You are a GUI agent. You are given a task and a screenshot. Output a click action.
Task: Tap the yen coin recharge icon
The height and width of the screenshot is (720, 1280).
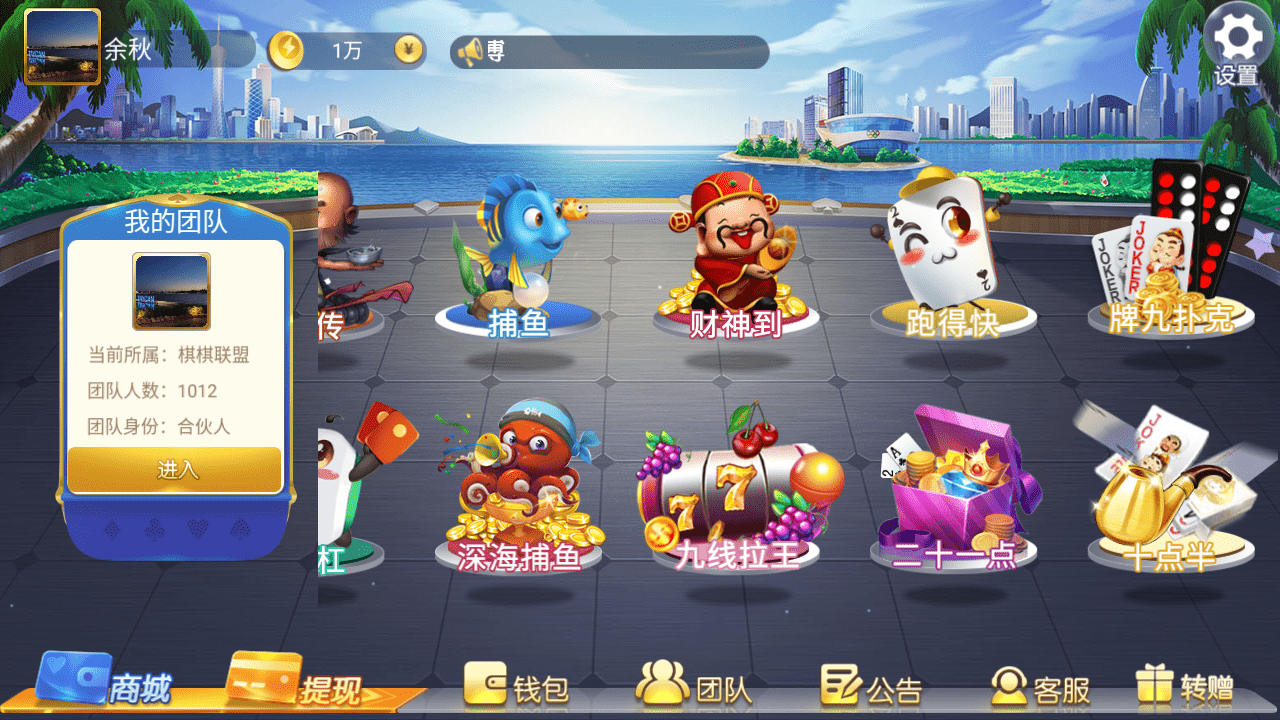(408, 49)
